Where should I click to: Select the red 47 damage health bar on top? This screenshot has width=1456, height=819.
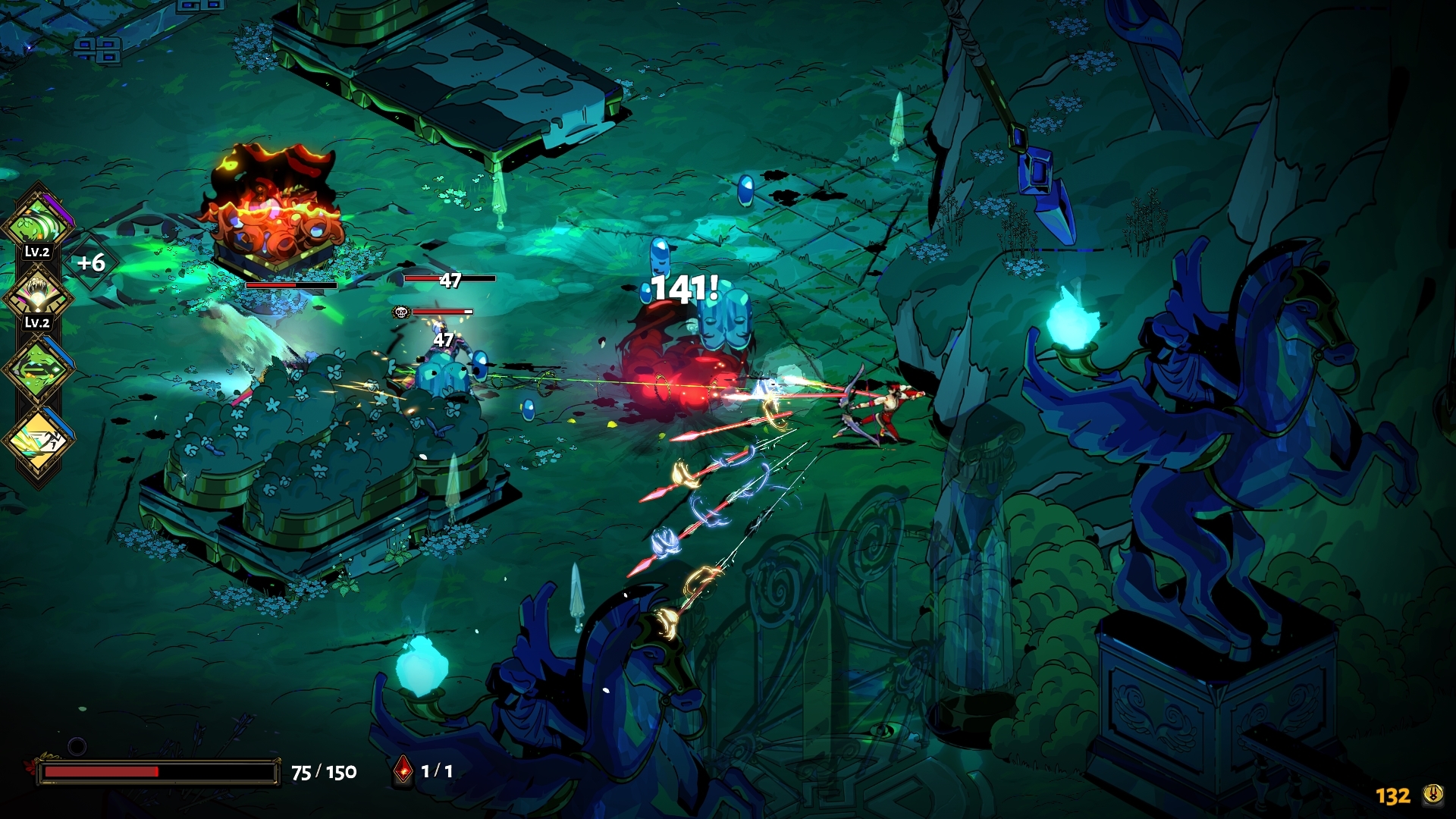coord(447,279)
